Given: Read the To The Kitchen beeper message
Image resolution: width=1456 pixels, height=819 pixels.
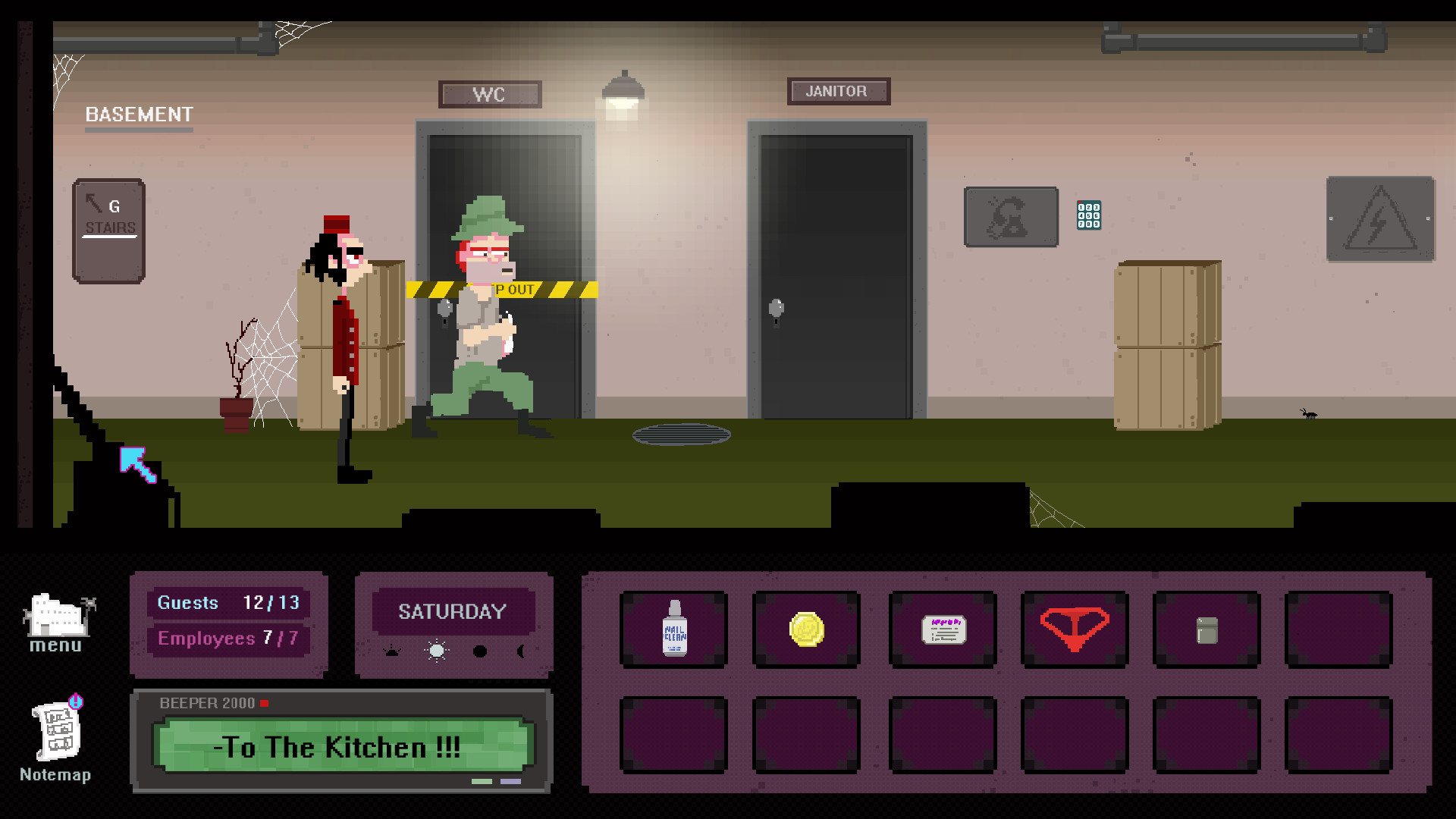Looking at the screenshot, I should tap(340, 747).
